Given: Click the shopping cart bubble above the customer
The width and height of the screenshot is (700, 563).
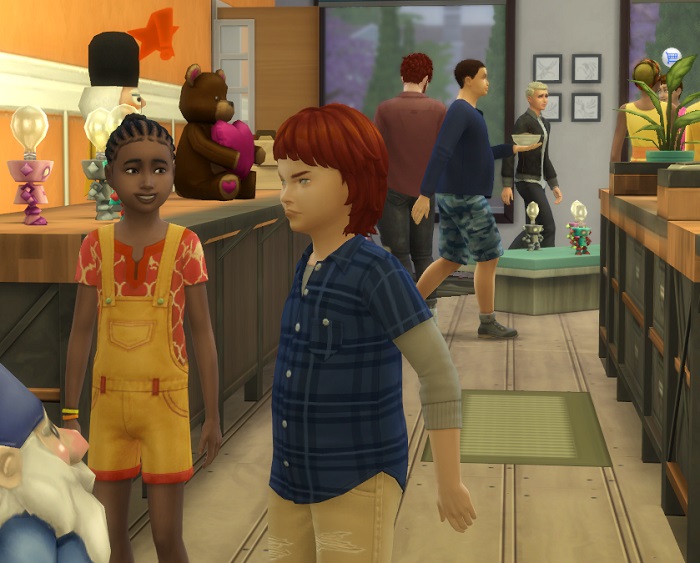Looking at the screenshot, I should (672, 57).
